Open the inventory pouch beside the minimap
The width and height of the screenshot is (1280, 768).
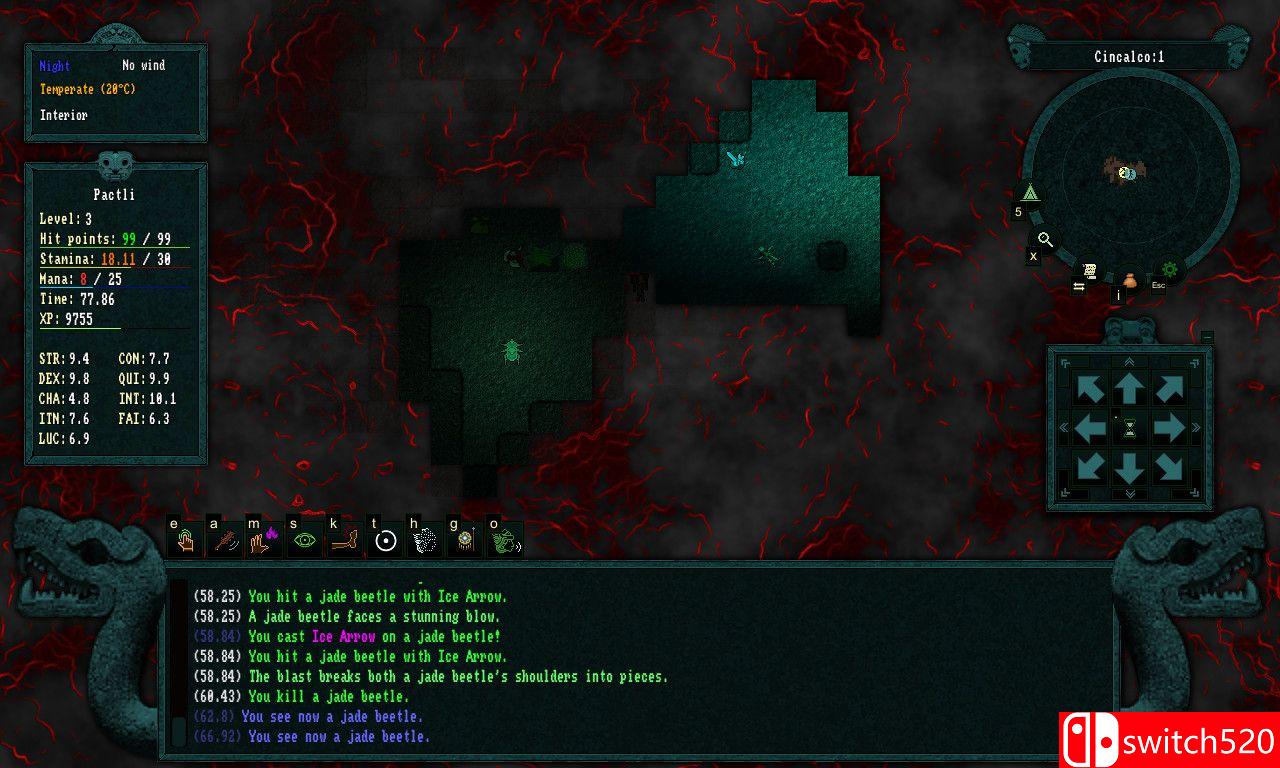(1129, 282)
